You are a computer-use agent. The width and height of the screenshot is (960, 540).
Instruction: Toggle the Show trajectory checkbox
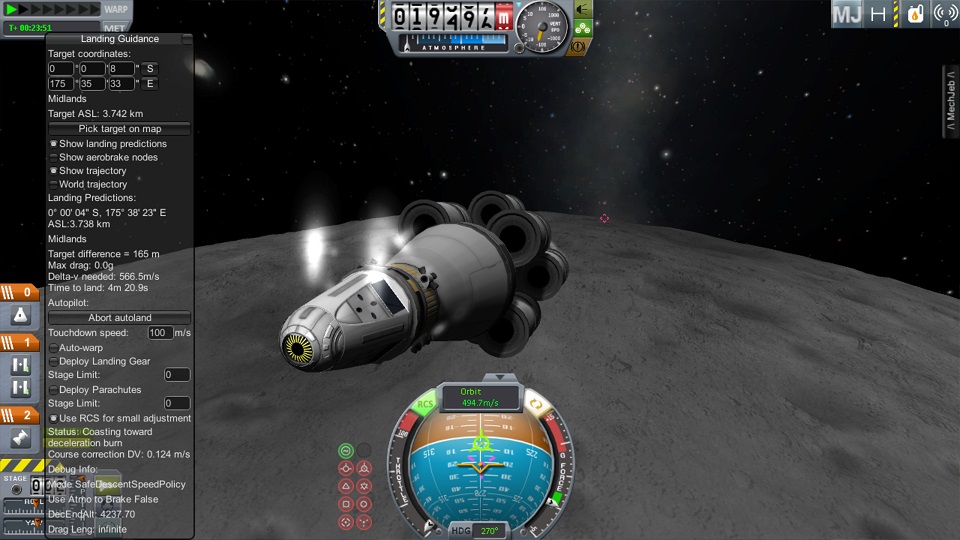tap(53, 171)
